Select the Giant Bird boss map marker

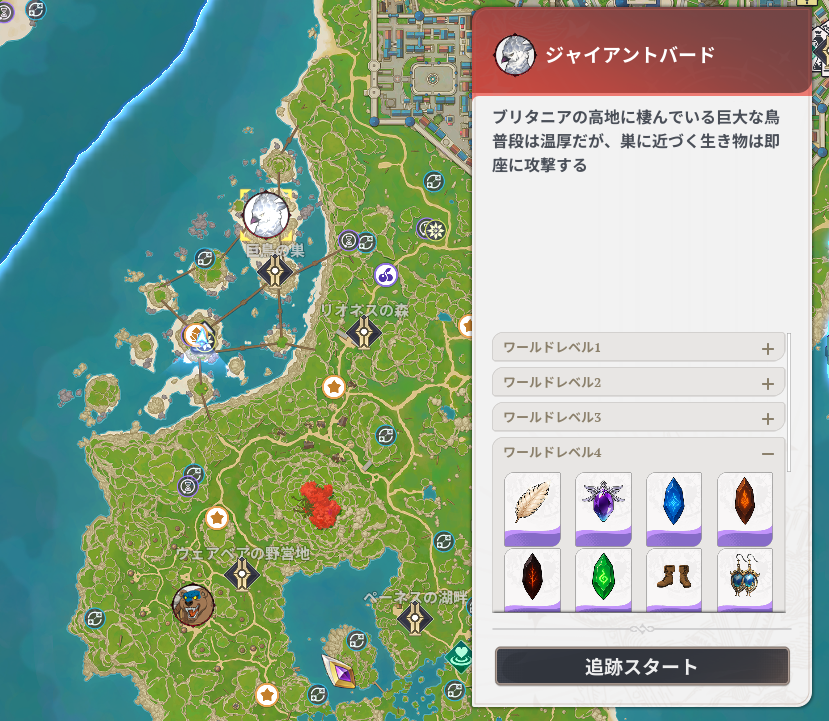click(266, 213)
